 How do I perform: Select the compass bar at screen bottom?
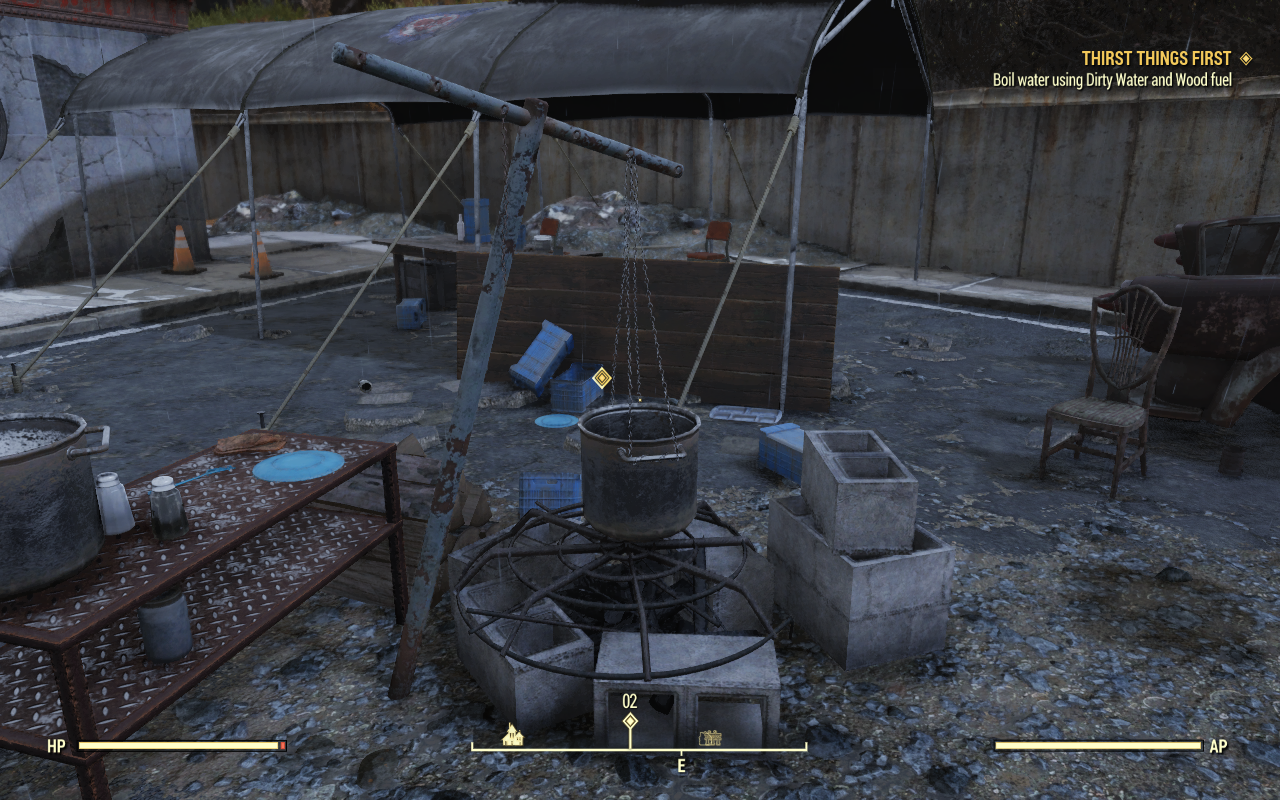640,745
